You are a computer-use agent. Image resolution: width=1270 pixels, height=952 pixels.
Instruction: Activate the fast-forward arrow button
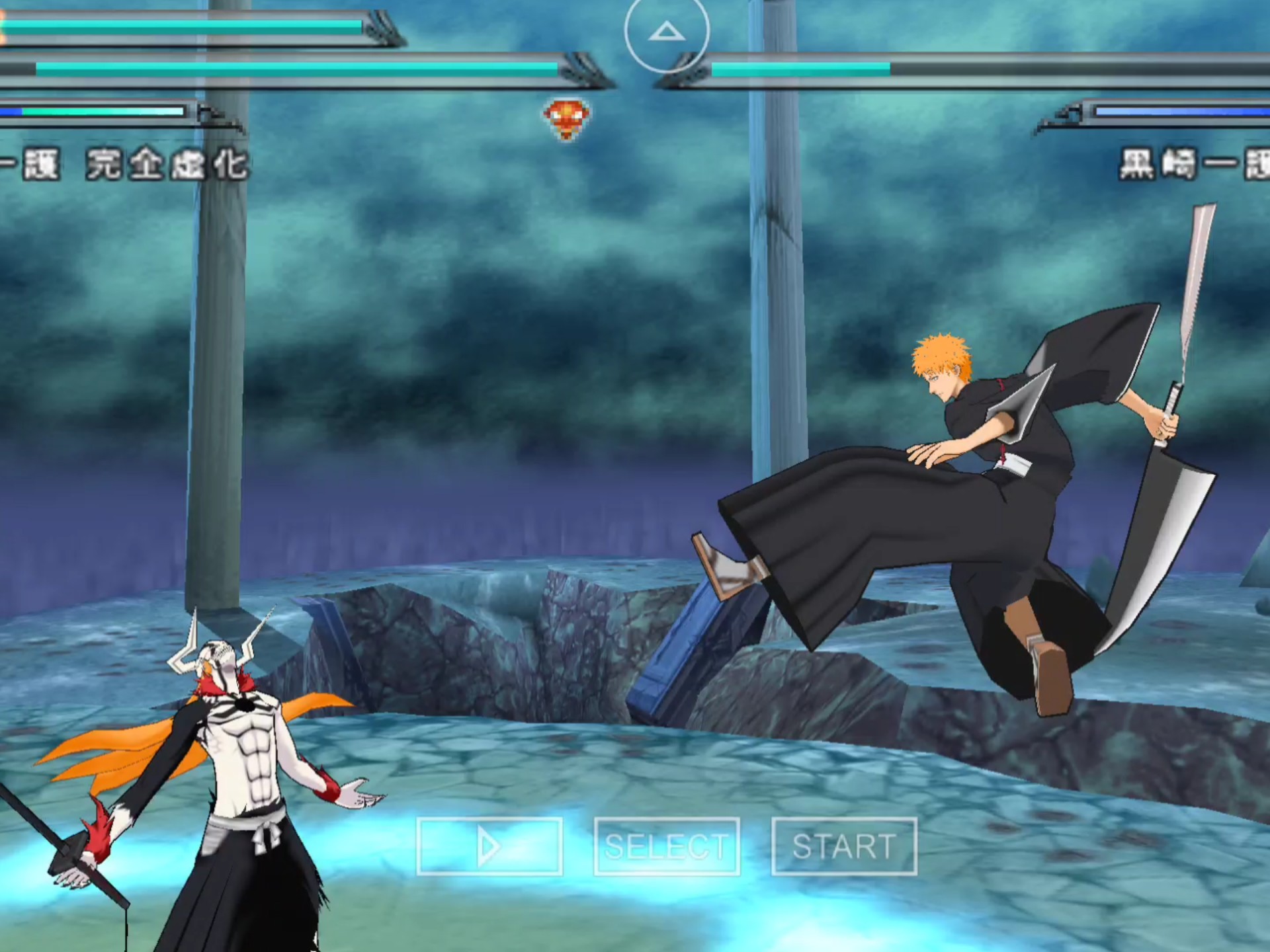coord(489,846)
